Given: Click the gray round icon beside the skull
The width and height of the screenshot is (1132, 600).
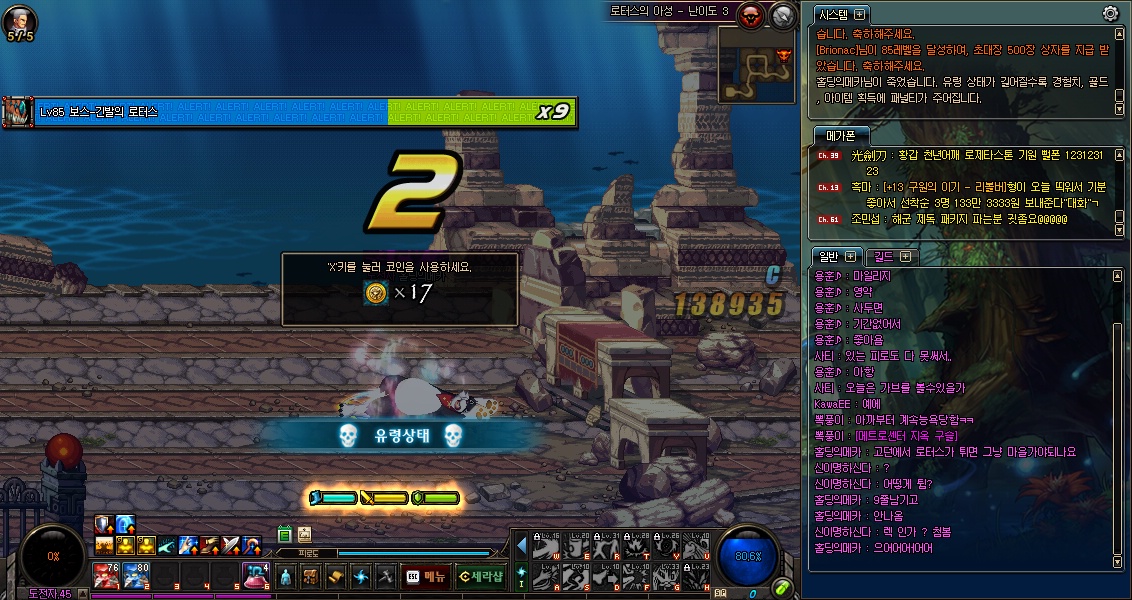Looking at the screenshot, I should tap(782, 14).
